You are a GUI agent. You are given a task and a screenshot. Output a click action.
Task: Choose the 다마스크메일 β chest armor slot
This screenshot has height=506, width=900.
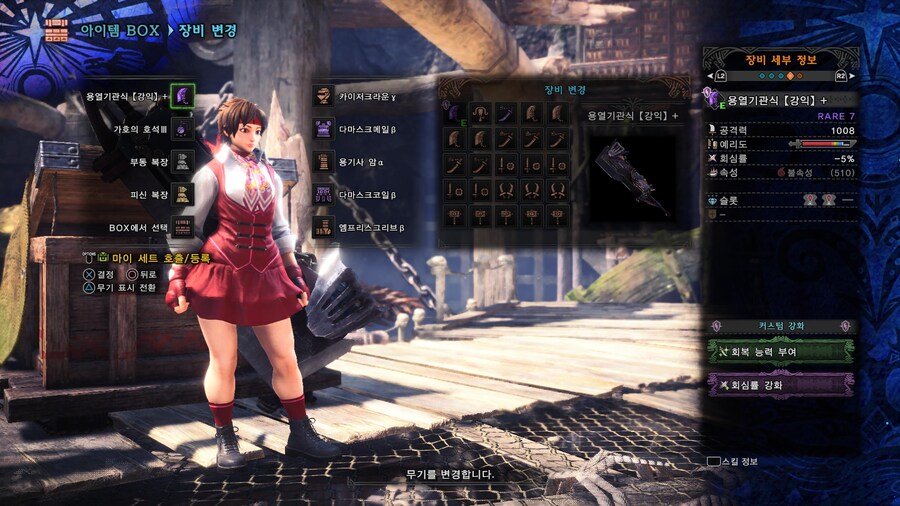[x=323, y=129]
